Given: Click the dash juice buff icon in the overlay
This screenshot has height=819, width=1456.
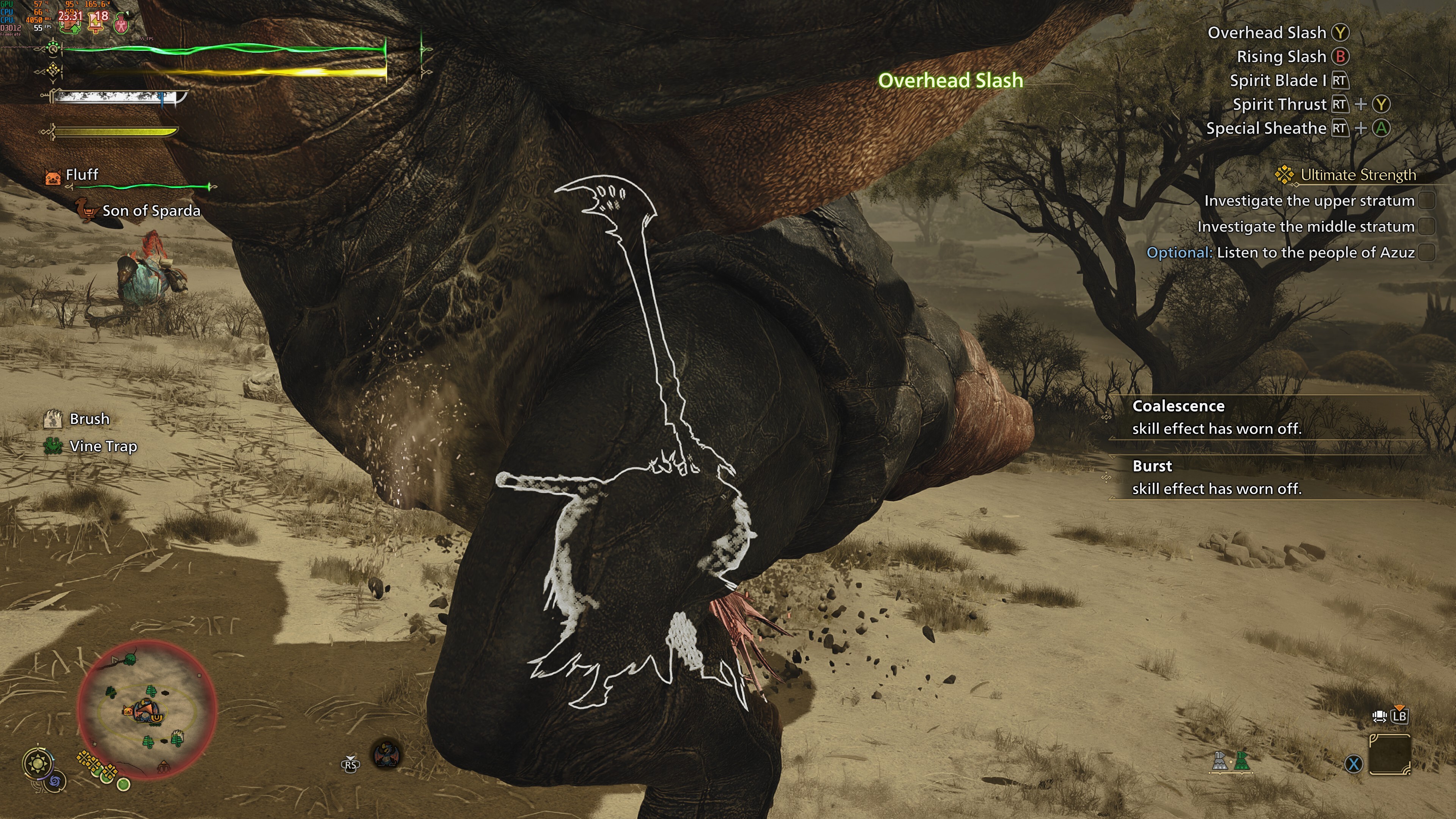Looking at the screenshot, I should pyautogui.click(x=121, y=24).
